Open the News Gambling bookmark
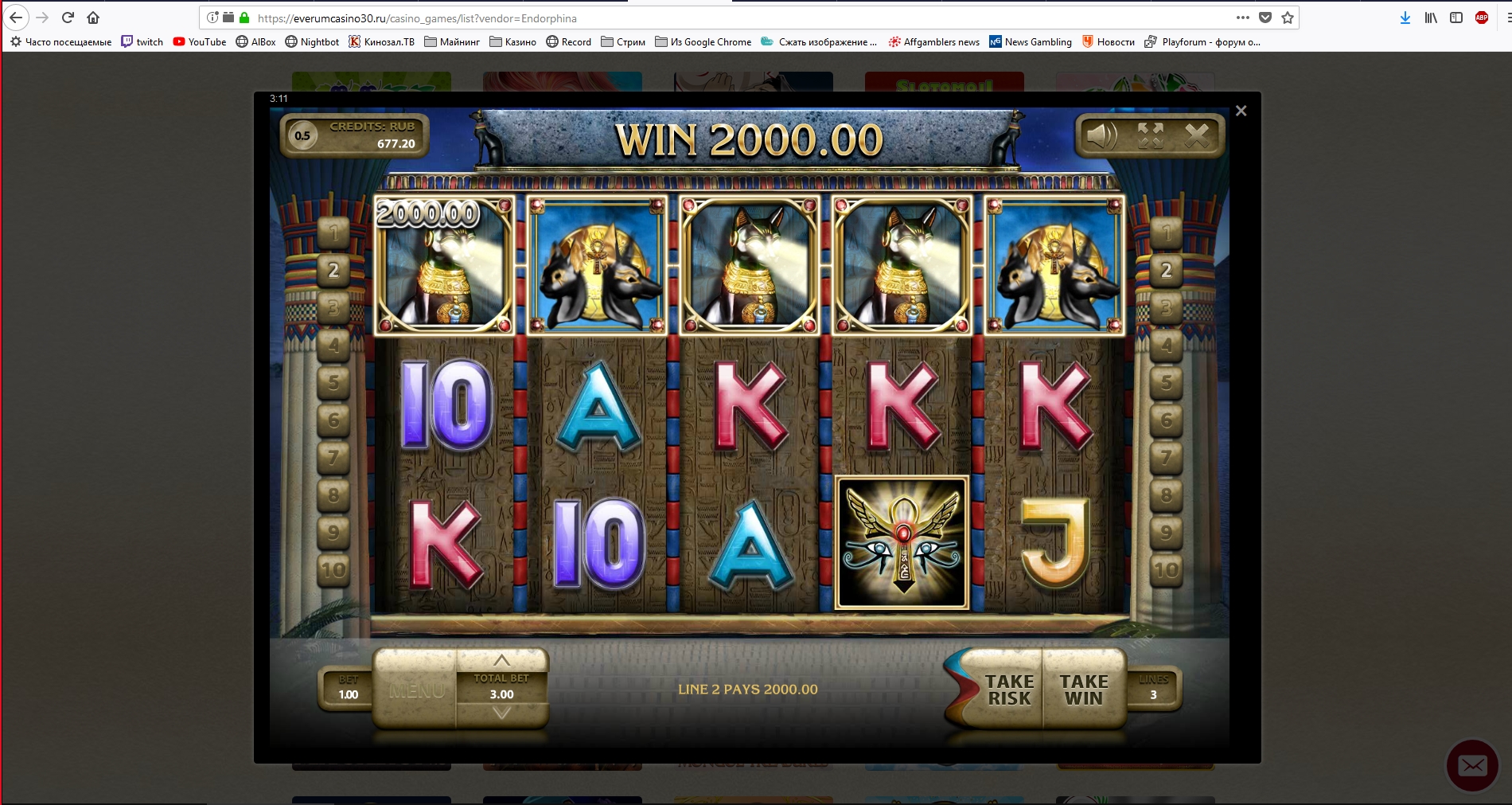Screen dimensions: 1512x805 (1031, 42)
